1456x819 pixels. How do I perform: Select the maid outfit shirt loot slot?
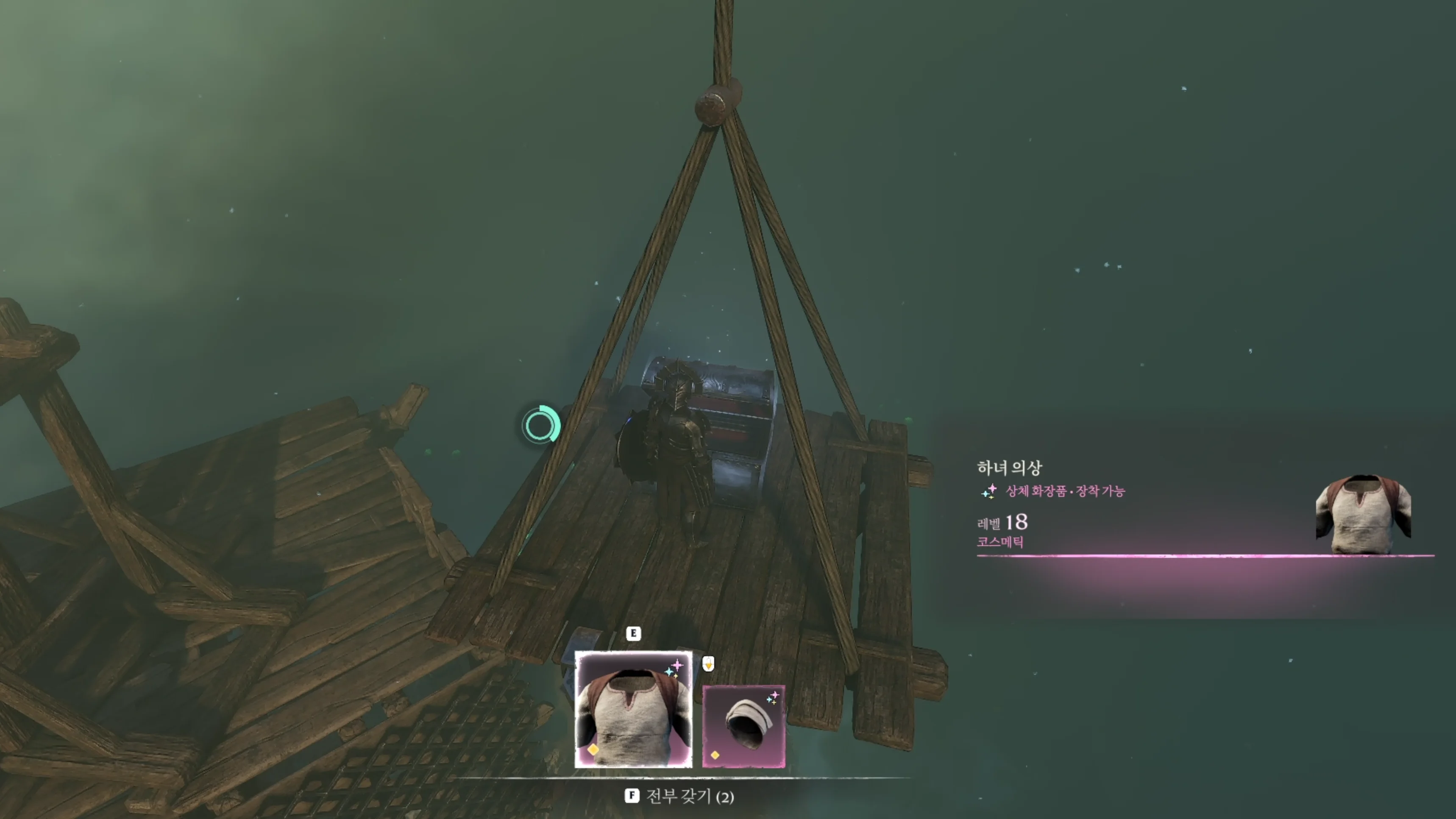click(633, 709)
